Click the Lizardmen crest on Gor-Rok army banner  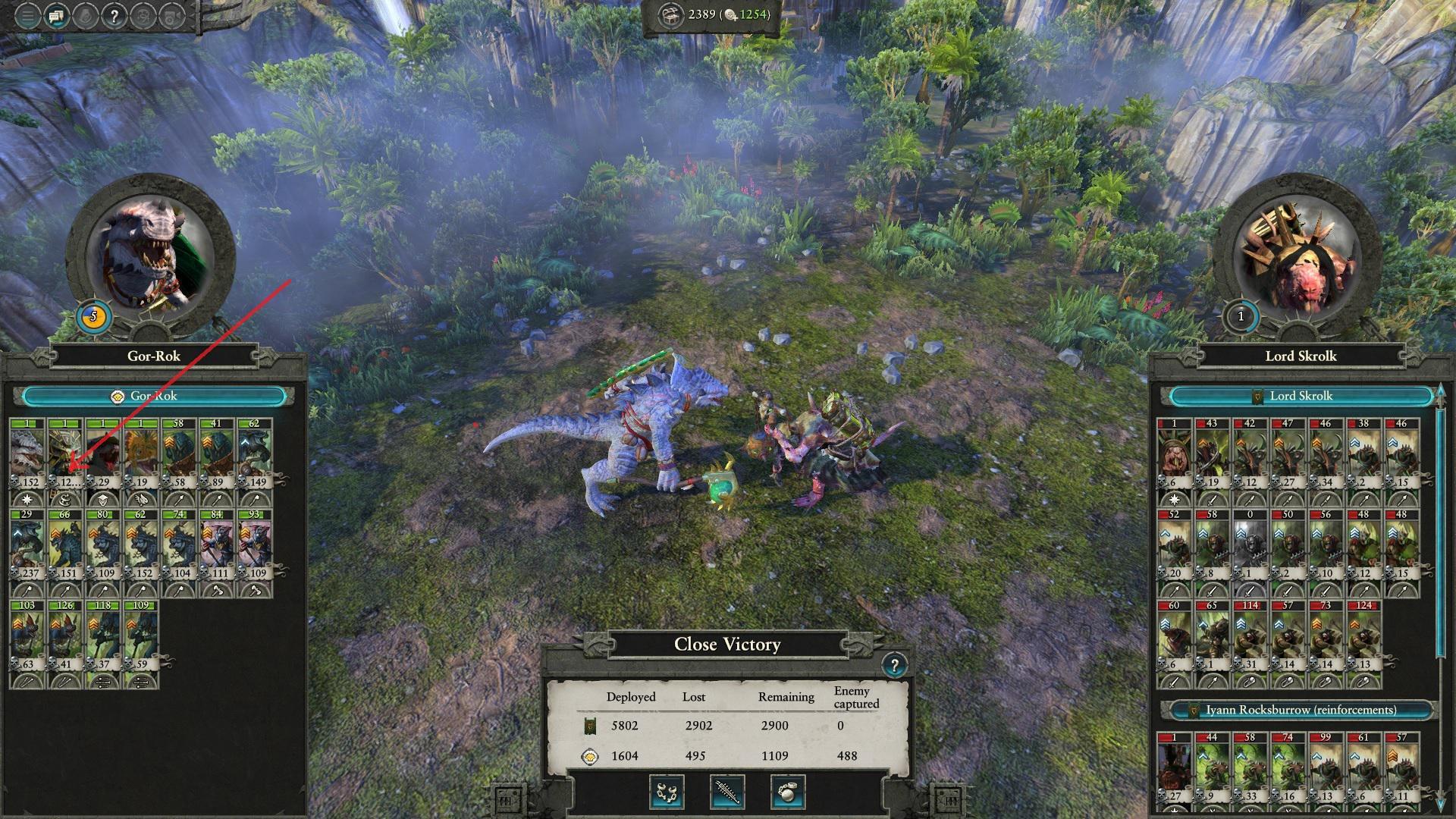[x=118, y=395]
